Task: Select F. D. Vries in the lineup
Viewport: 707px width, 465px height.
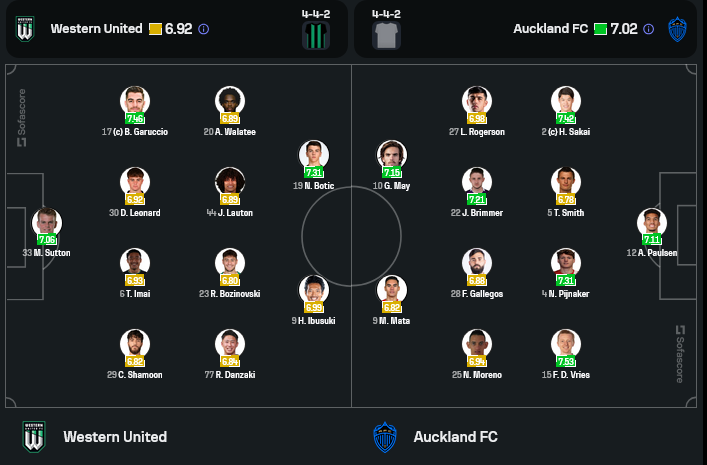Action: click(566, 345)
